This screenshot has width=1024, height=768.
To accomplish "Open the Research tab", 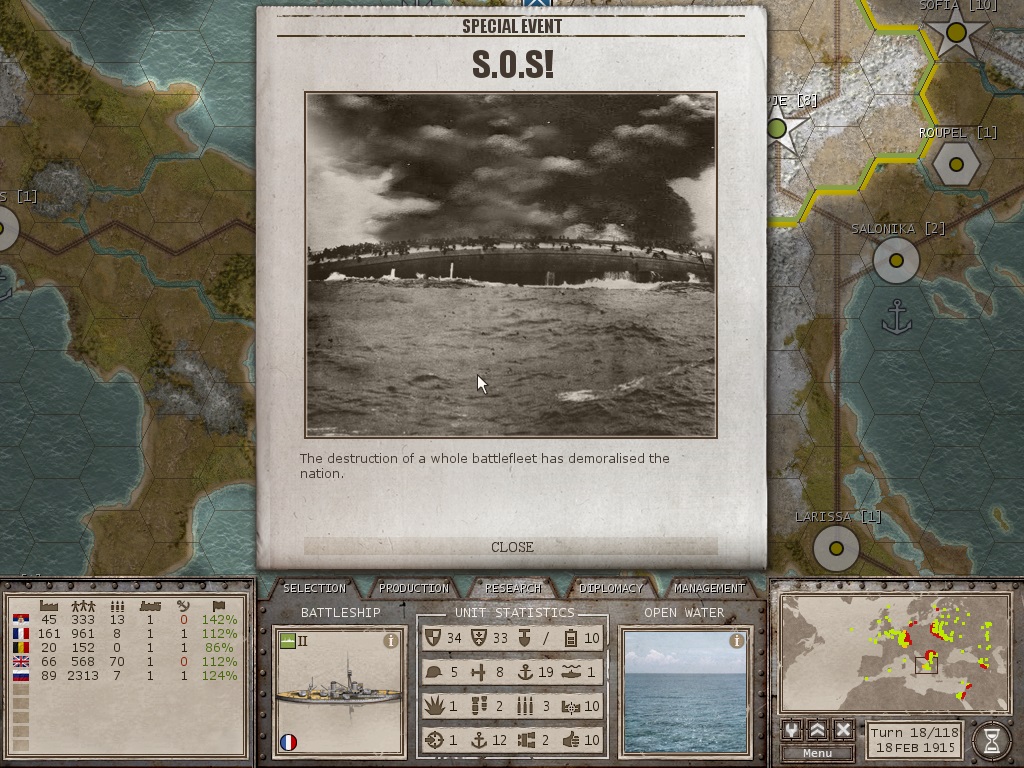I will click(x=513, y=588).
